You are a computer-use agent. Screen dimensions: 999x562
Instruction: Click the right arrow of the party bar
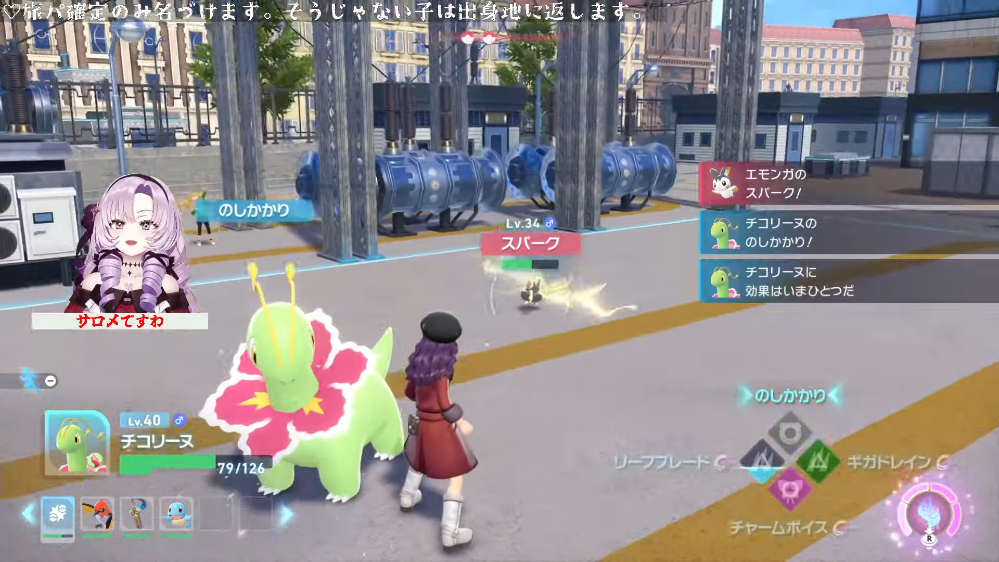[x=286, y=514]
